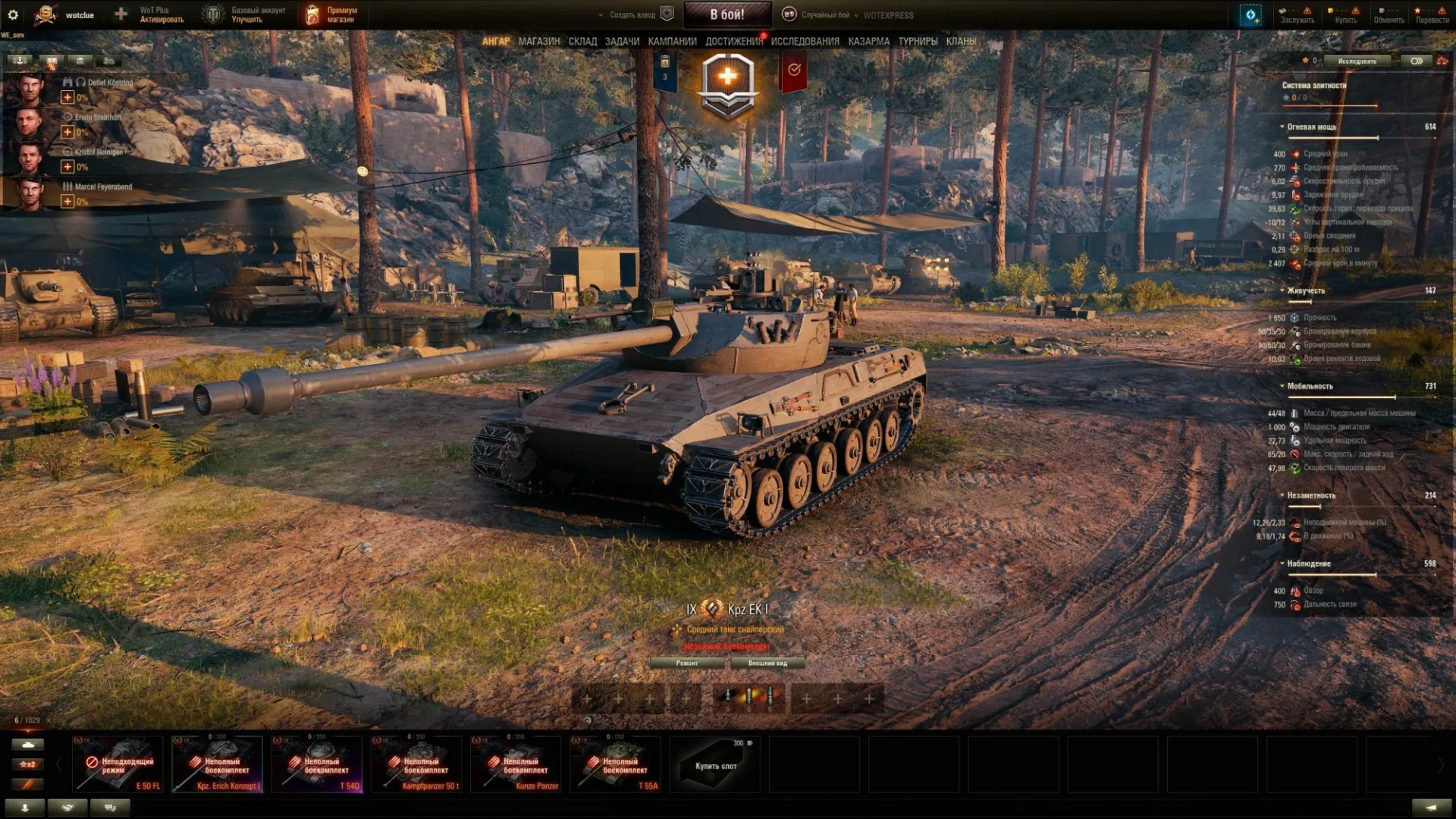The height and width of the screenshot is (819, 1456).
Task: Buy a new slot with Купить слот
Action: (x=715, y=764)
